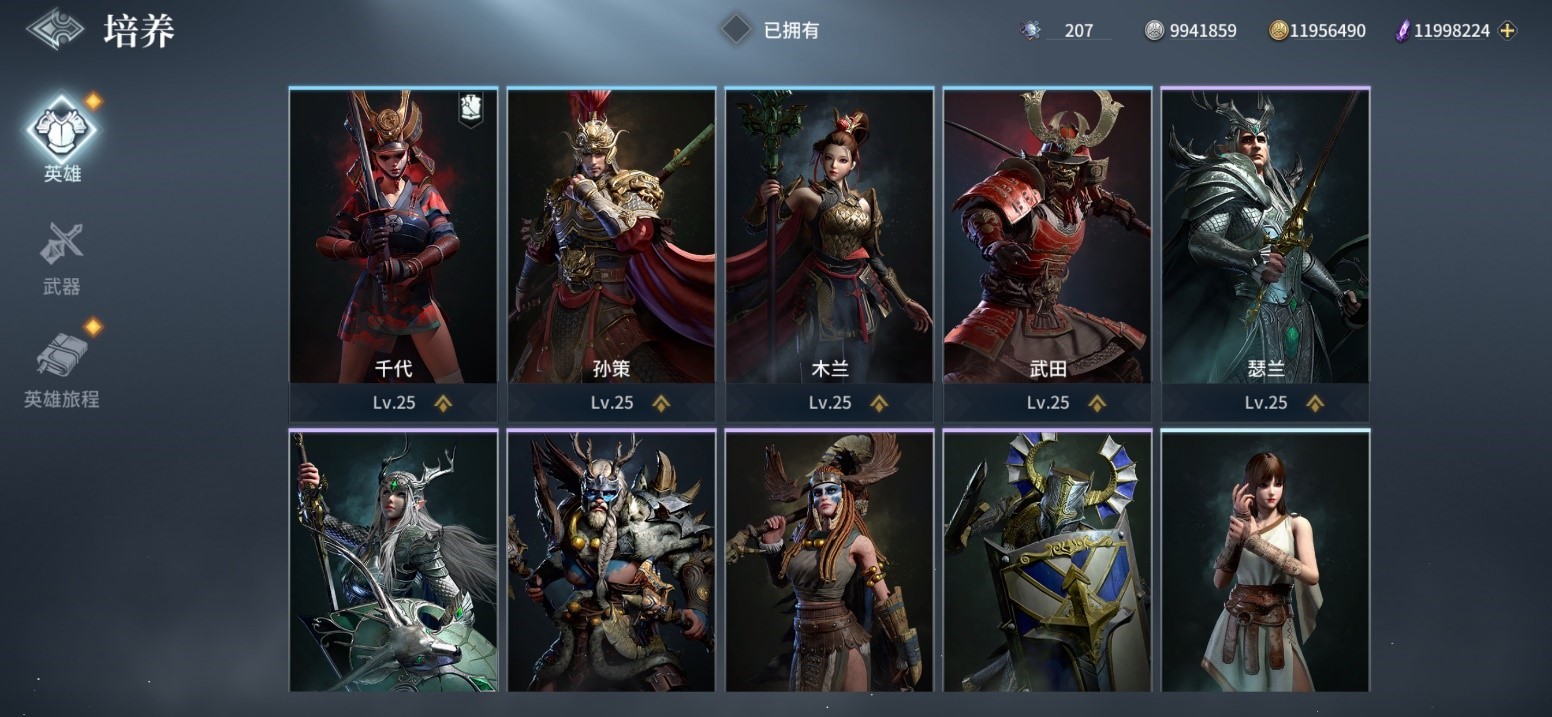Tap the upgrade arrow under 孙策

pos(661,403)
